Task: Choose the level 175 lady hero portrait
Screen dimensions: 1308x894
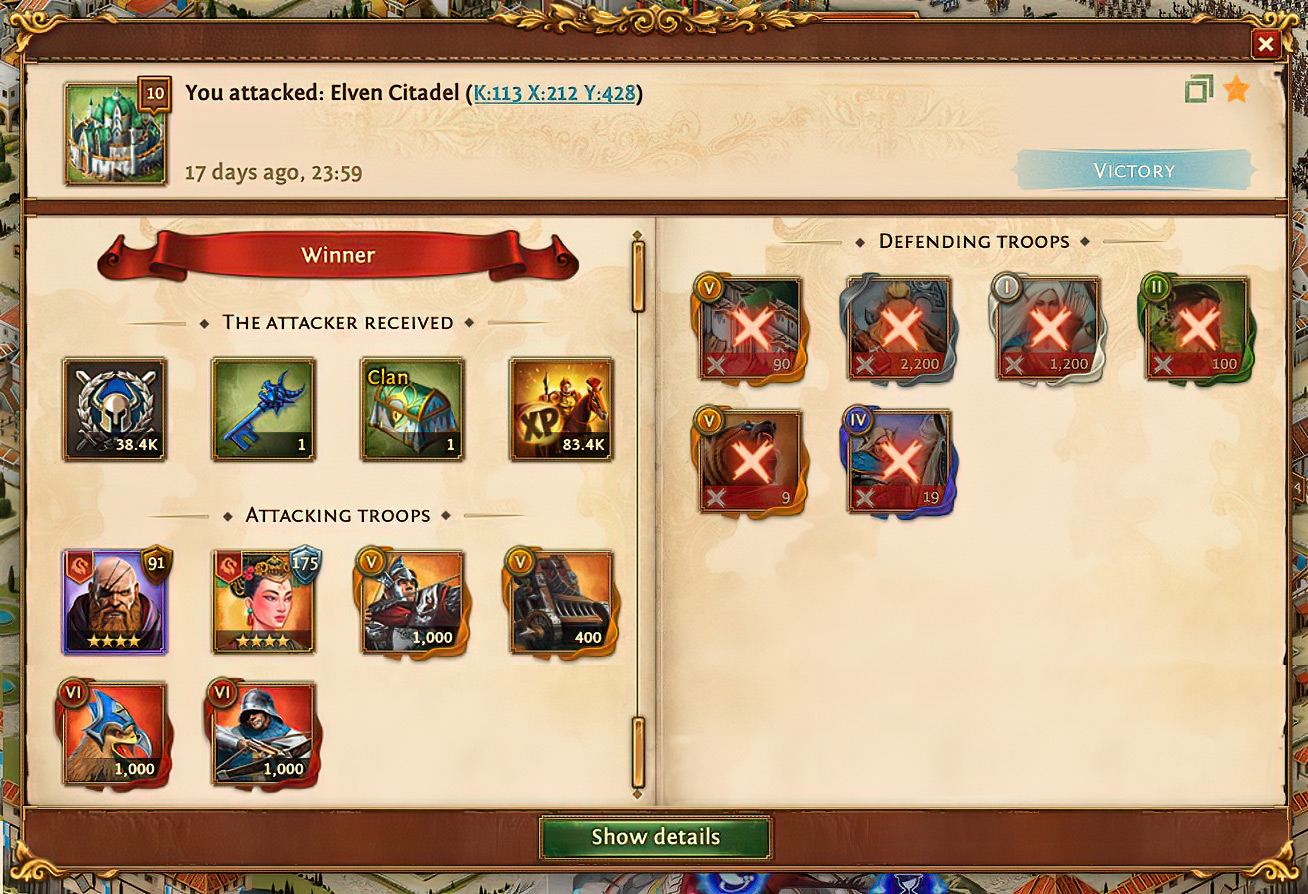Action: click(264, 601)
